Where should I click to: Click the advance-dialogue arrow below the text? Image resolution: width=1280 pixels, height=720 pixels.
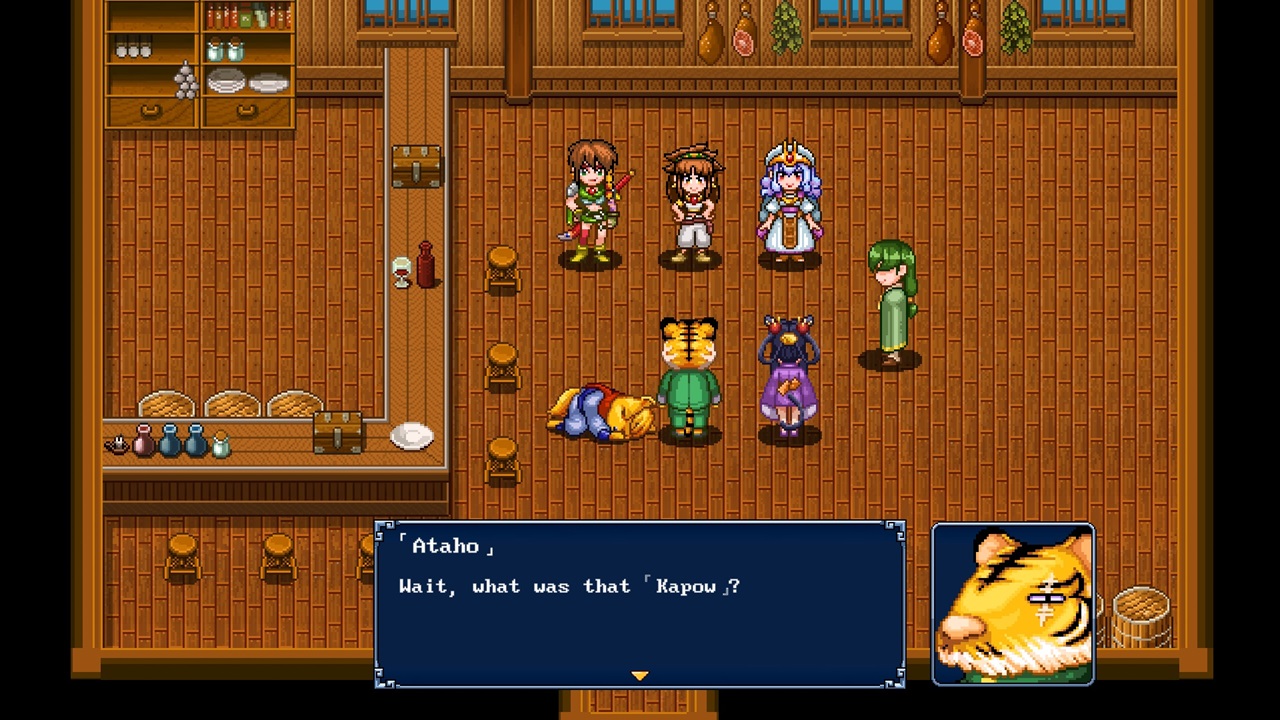pos(639,676)
